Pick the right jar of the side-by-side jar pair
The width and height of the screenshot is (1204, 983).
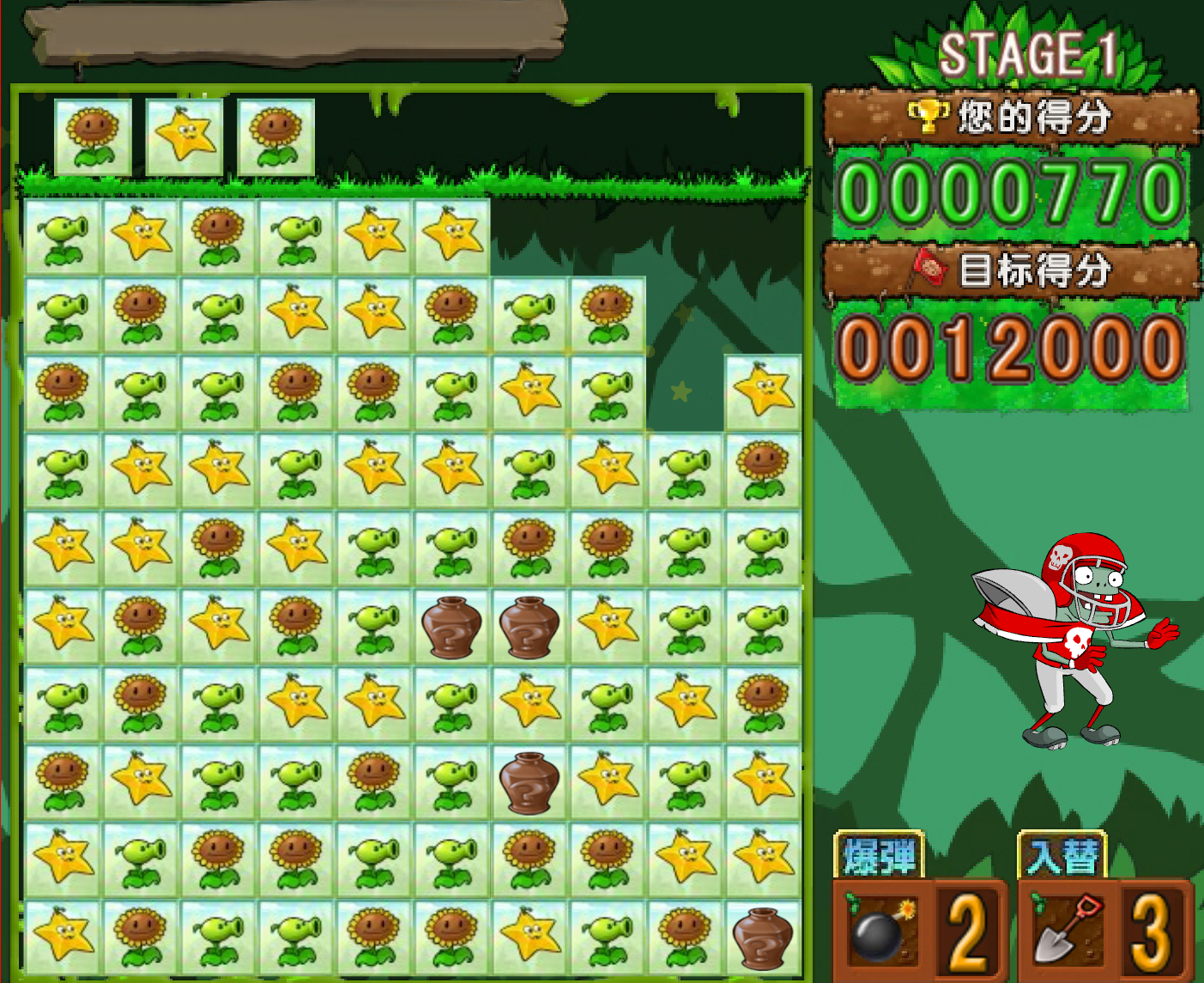pos(529,627)
